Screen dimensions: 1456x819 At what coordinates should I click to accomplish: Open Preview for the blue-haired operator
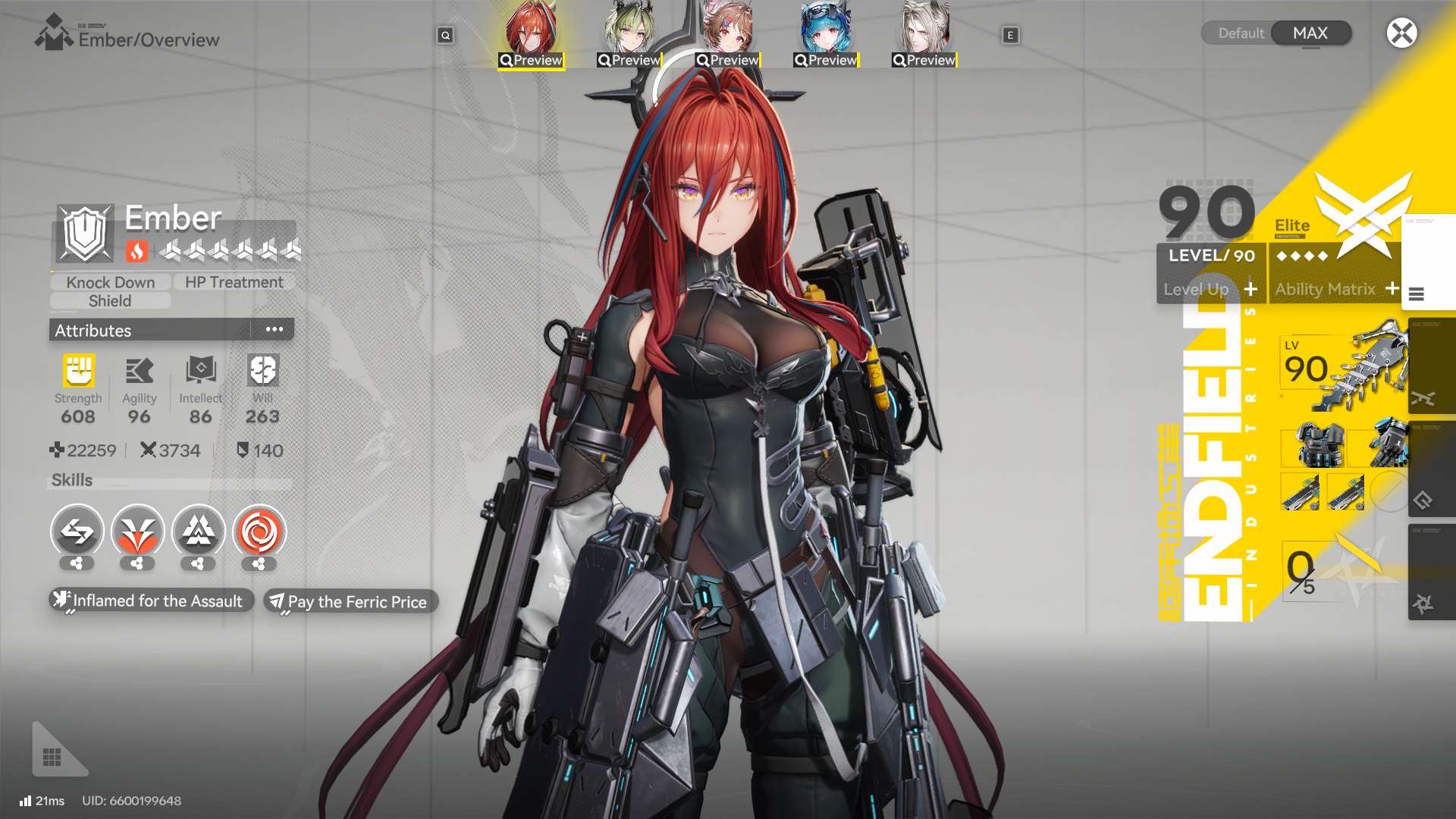824,60
